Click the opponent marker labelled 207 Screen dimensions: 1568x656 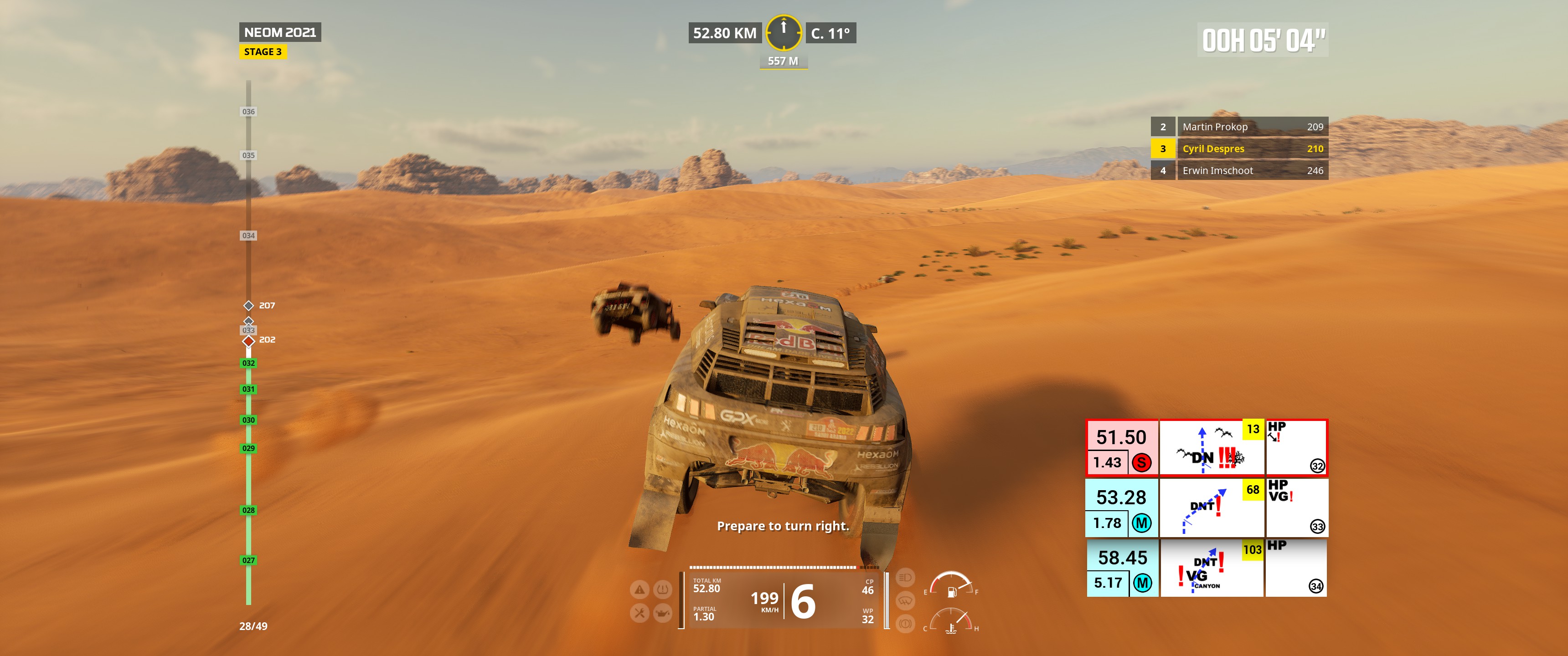click(x=249, y=306)
